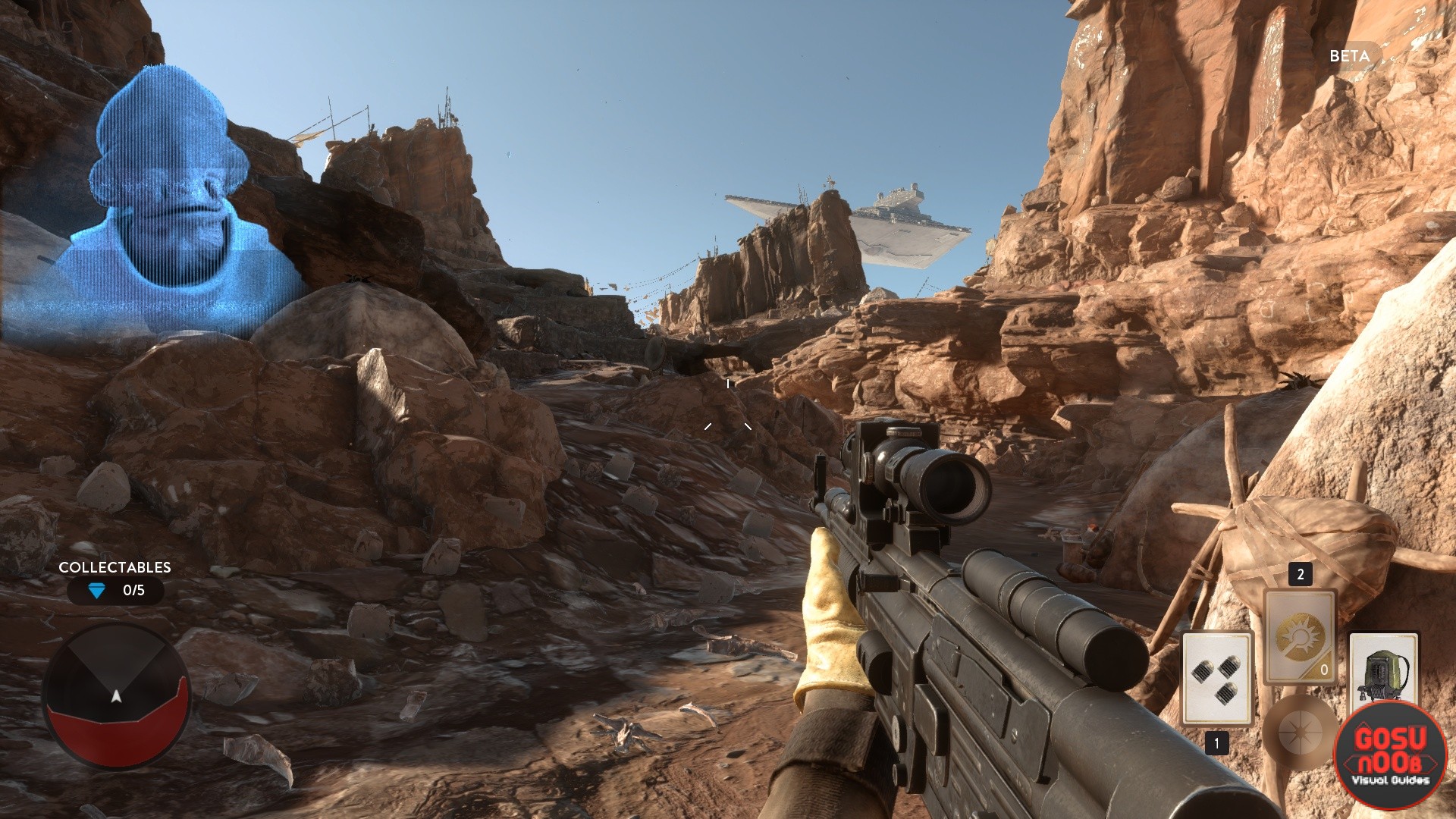The height and width of the screenshot is (819, 1456).
Task: Toggle the weapon slot labeled 1
Action: point(1216,743)
